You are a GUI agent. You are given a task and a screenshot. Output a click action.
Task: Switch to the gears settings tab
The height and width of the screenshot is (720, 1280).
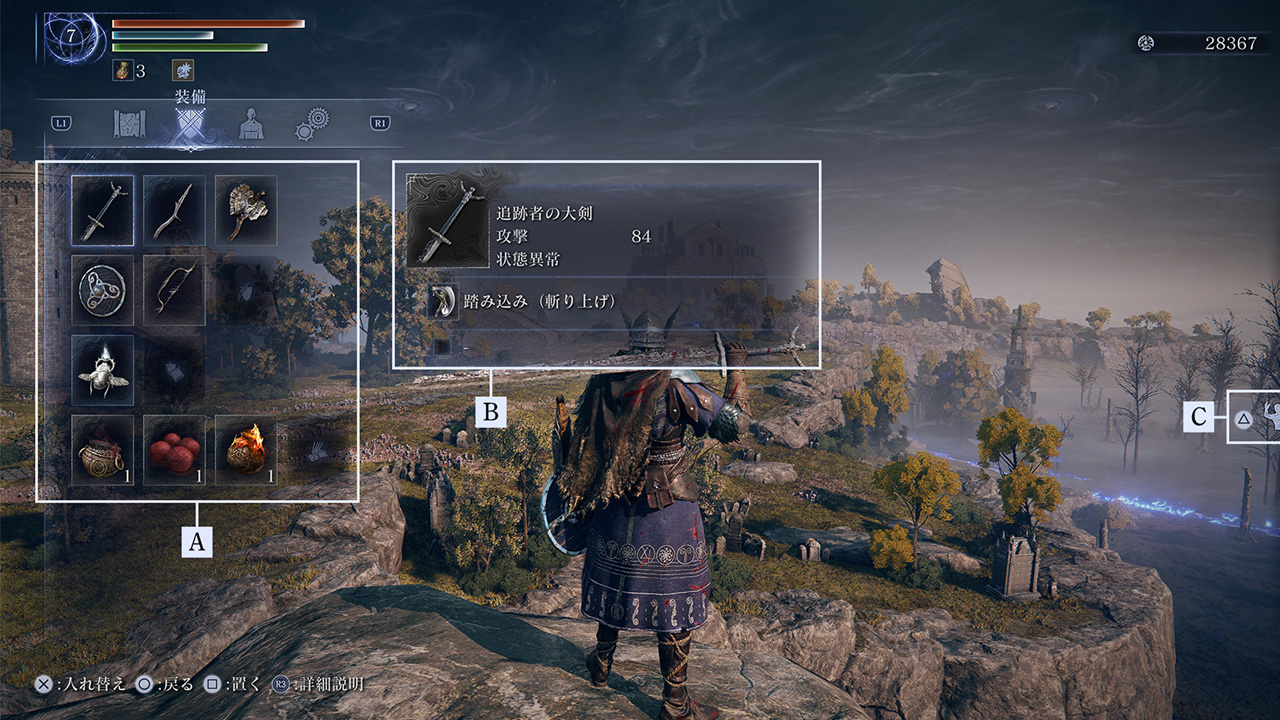point(311,125)
